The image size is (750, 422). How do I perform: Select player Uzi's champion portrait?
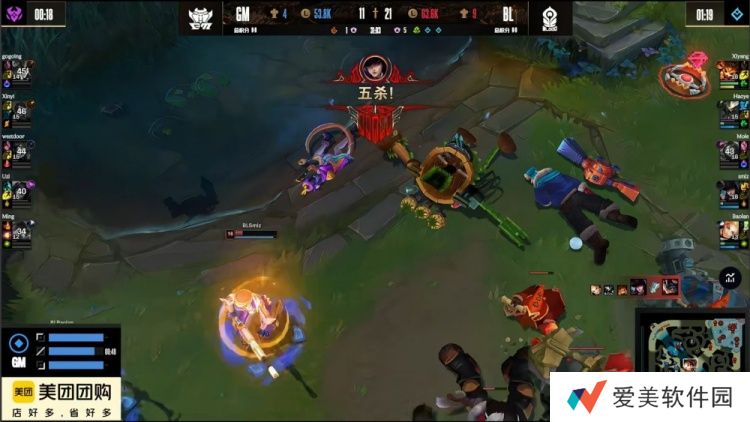(21, 190)
